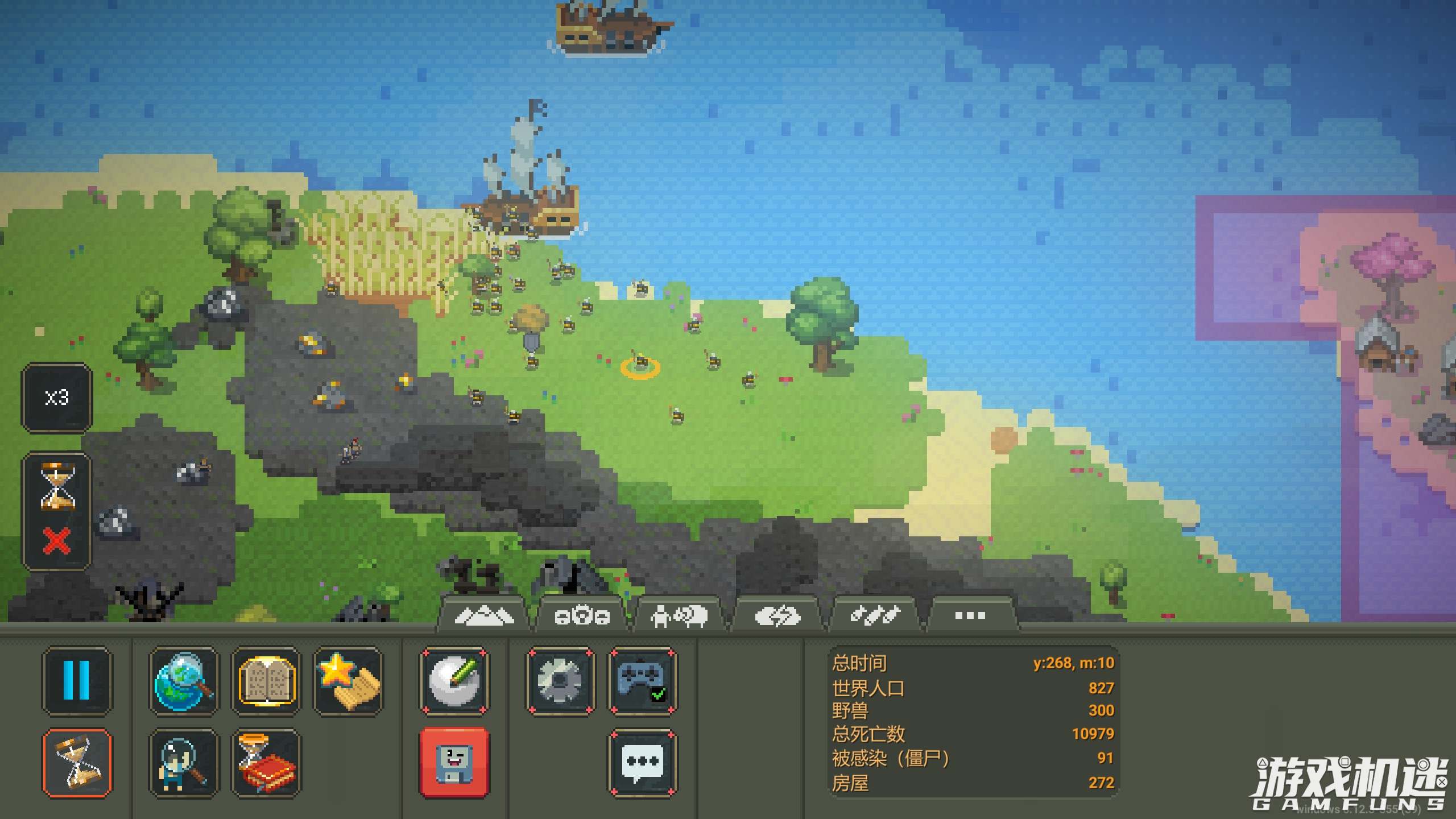The width and height of the screenshot is (1456, 819).
Task: Toggle the gamepad controller option
Action: pos(643,680)
